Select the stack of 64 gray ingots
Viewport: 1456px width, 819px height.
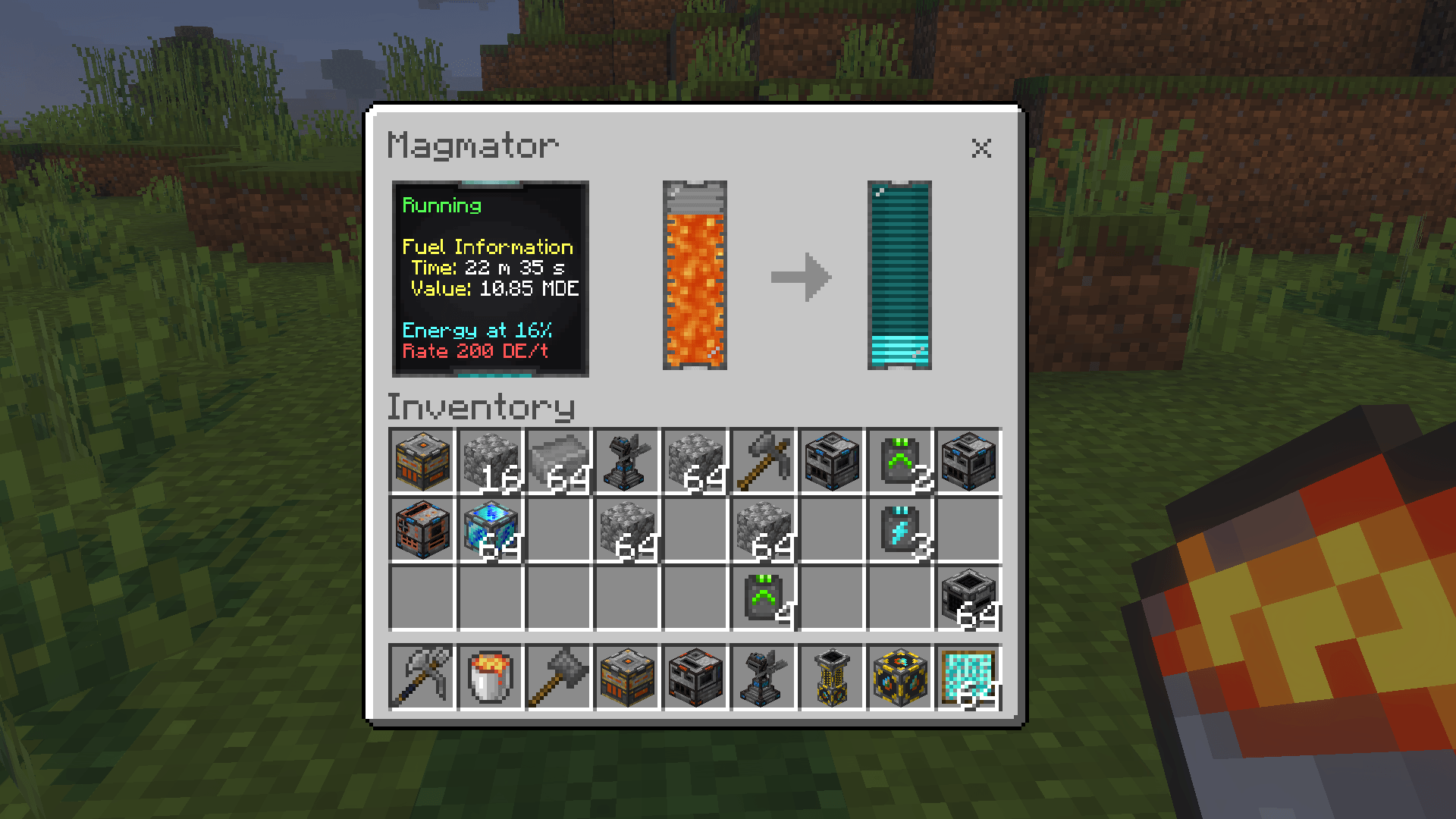559,462
